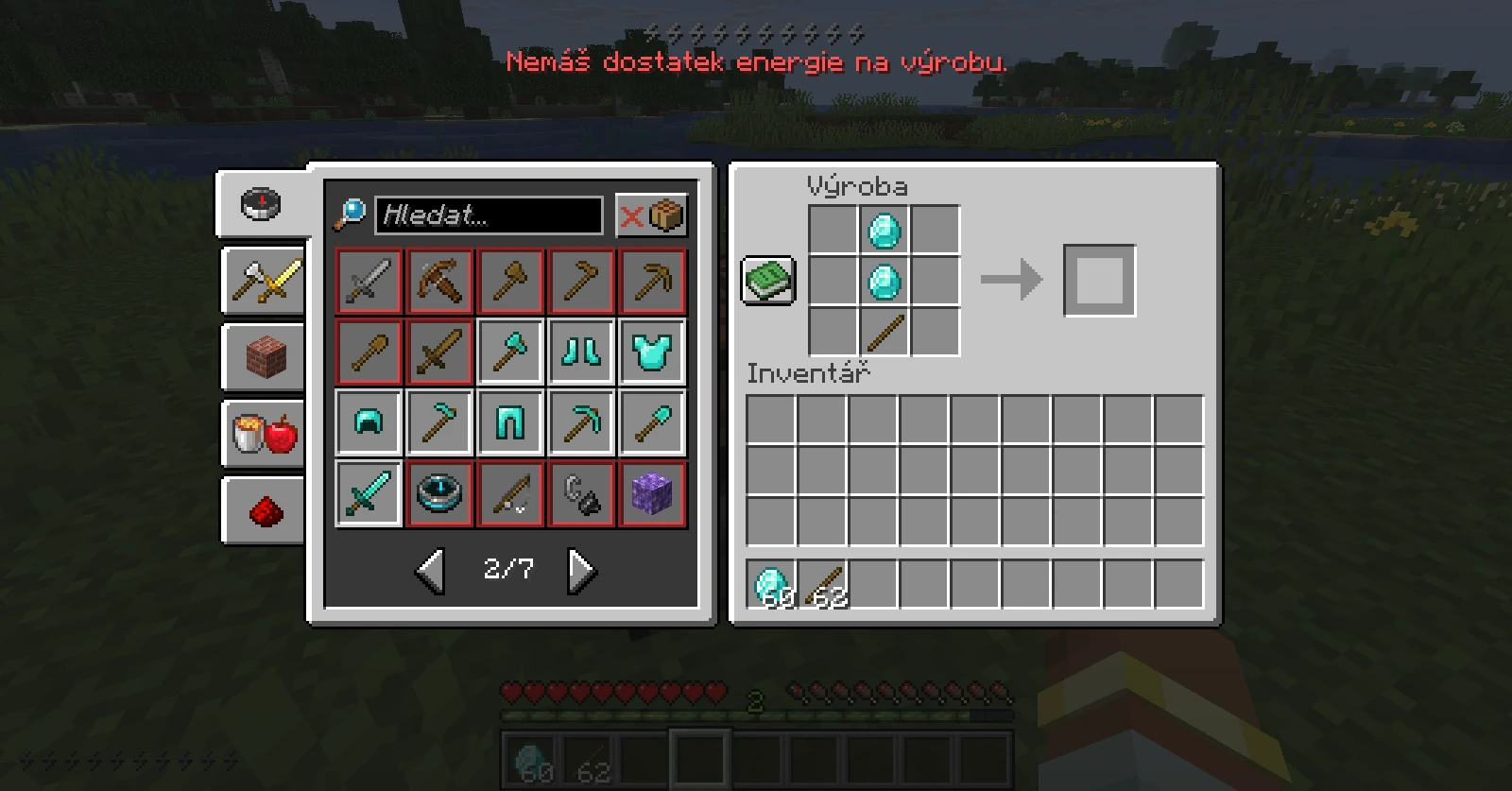Select the diamond shovel recipe
Screen dimensions: 1512x791
(652, 421)
